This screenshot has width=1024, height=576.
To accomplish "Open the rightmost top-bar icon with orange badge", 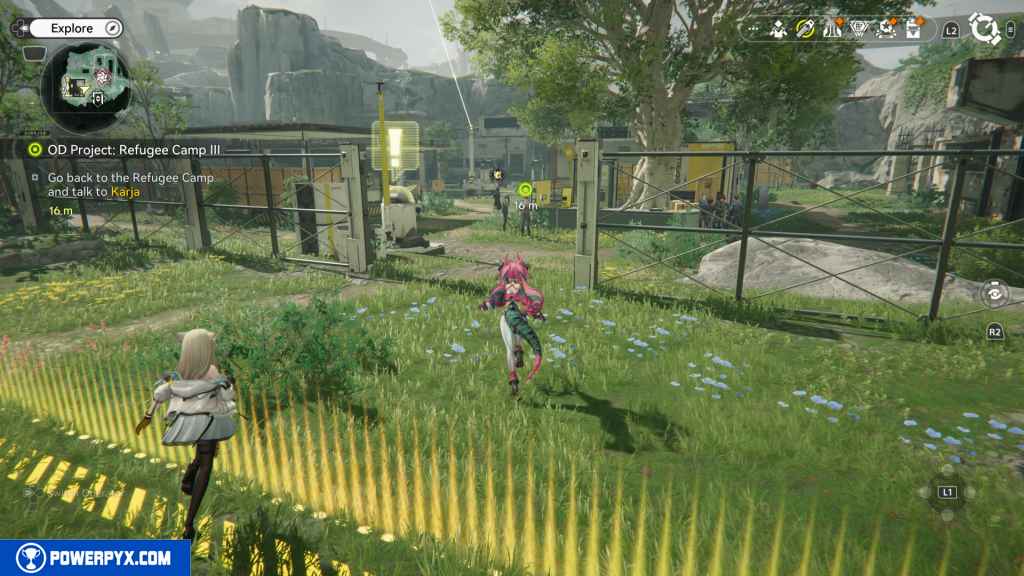I will point(912,29).
